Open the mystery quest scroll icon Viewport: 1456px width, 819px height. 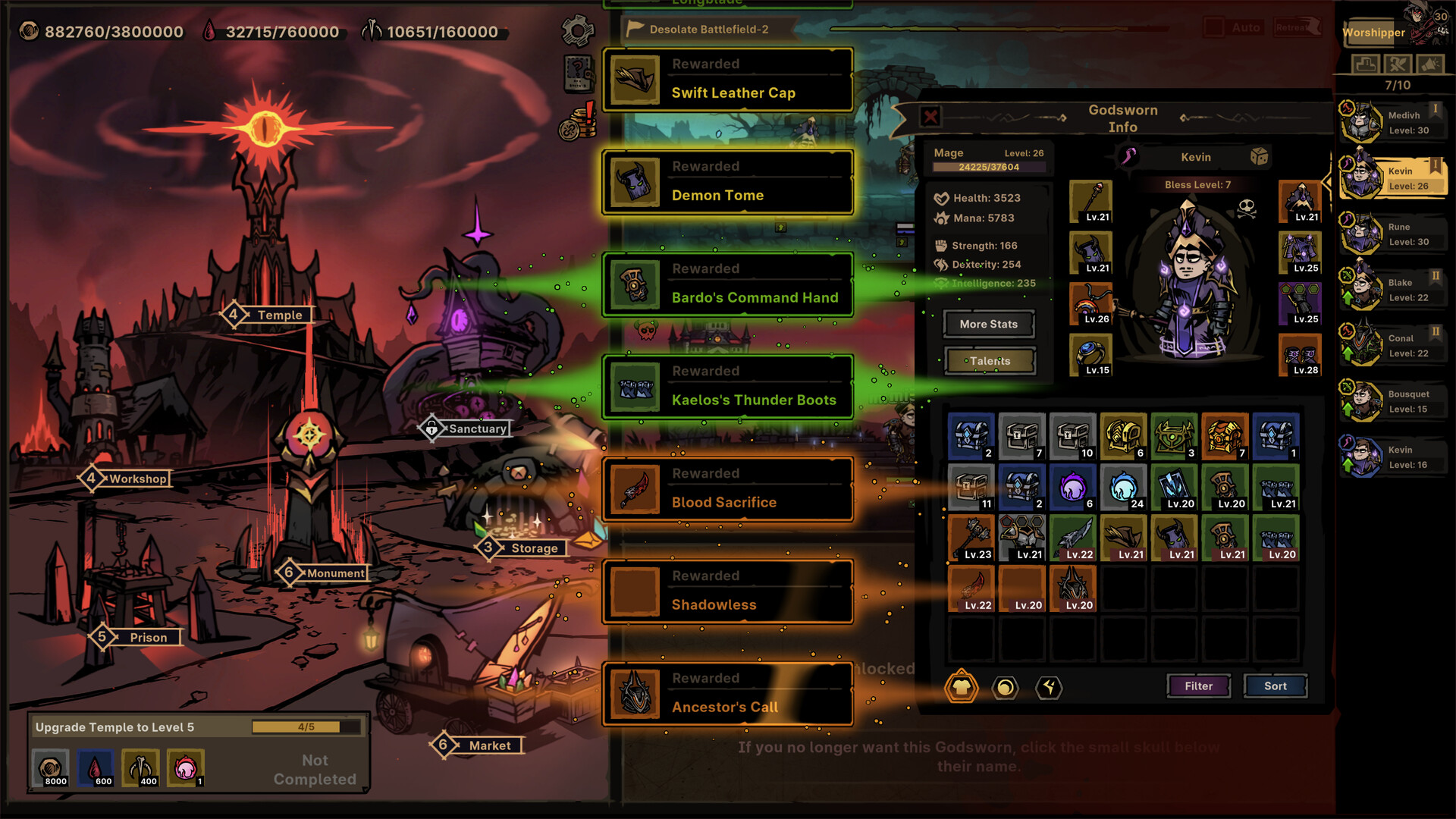point(577,75)
